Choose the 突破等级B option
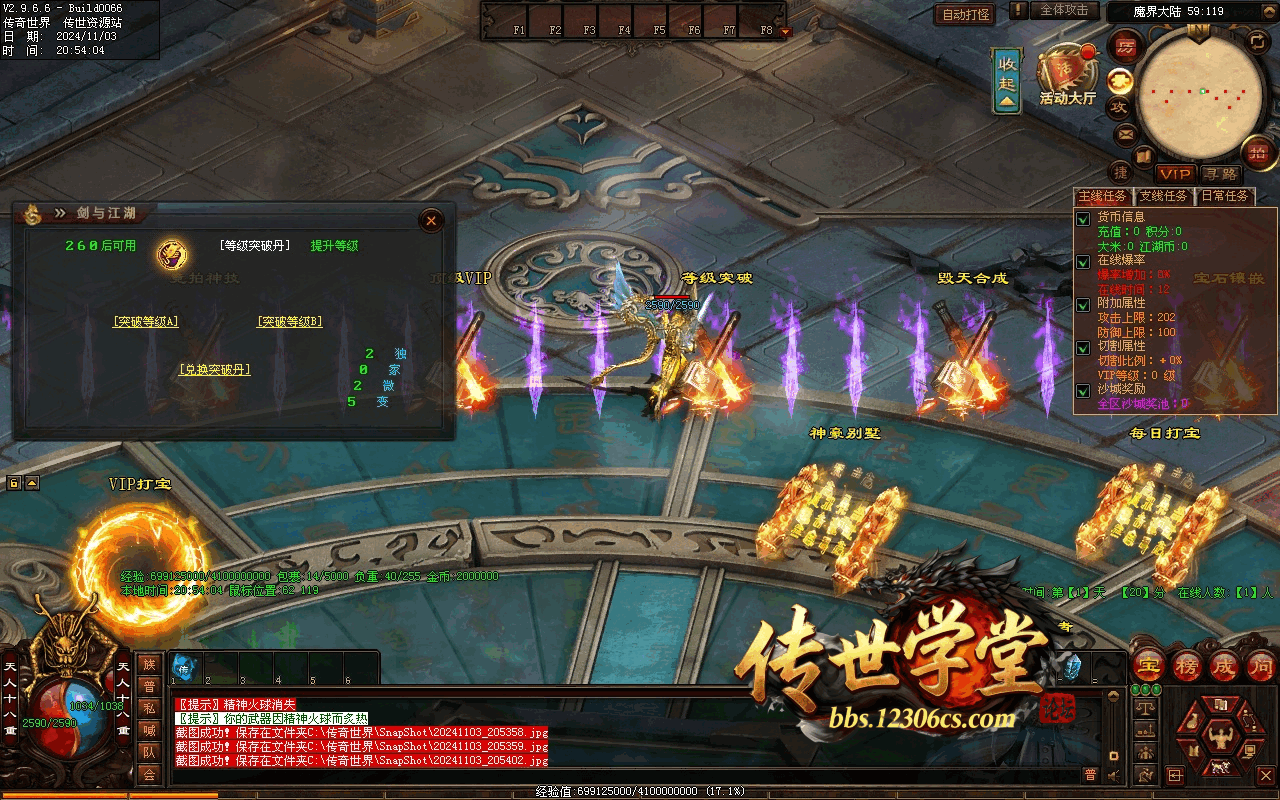The image size is (1280, 800). coord(290,322)
